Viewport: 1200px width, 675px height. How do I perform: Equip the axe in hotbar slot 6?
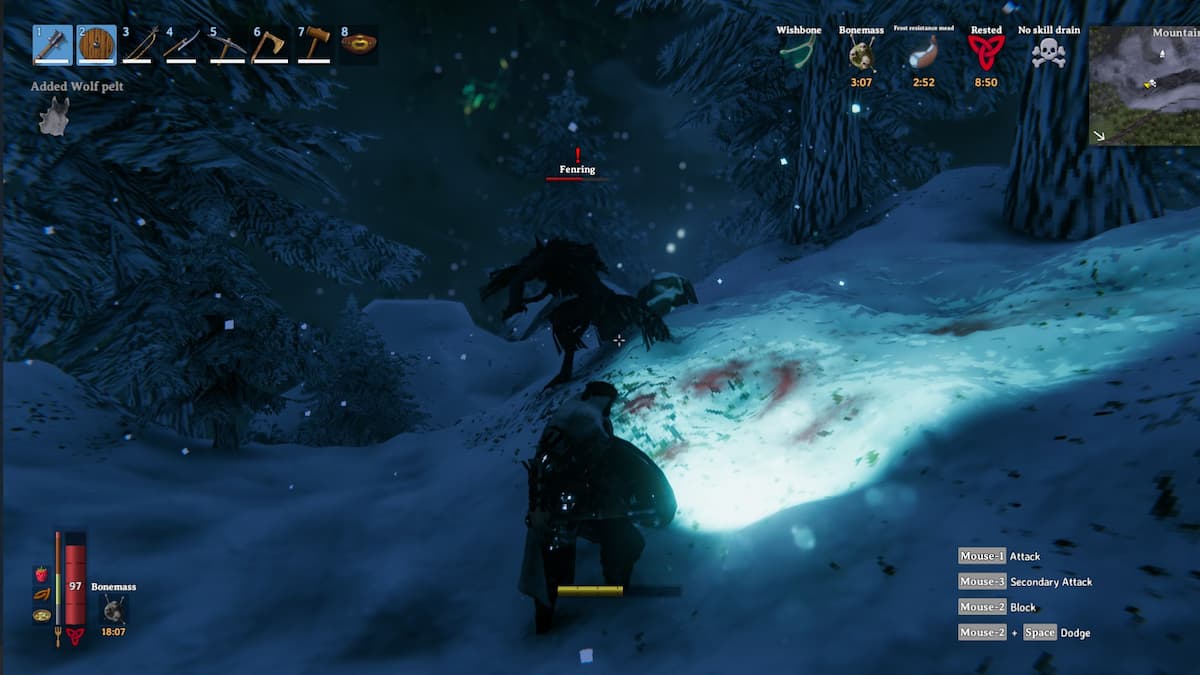(270, 45)
